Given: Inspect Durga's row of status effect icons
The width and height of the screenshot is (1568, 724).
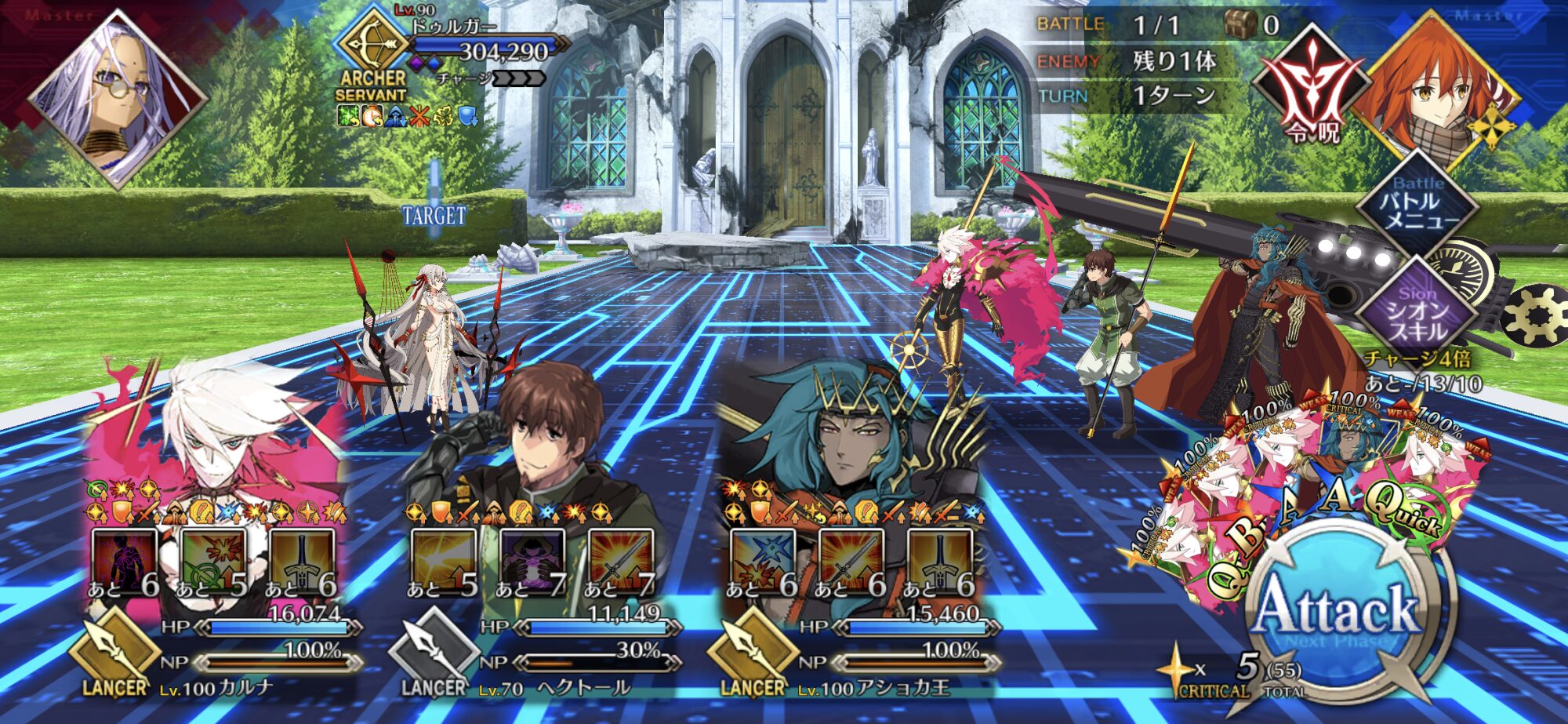Looking at the screenshot, I should (x=408, y=117).
